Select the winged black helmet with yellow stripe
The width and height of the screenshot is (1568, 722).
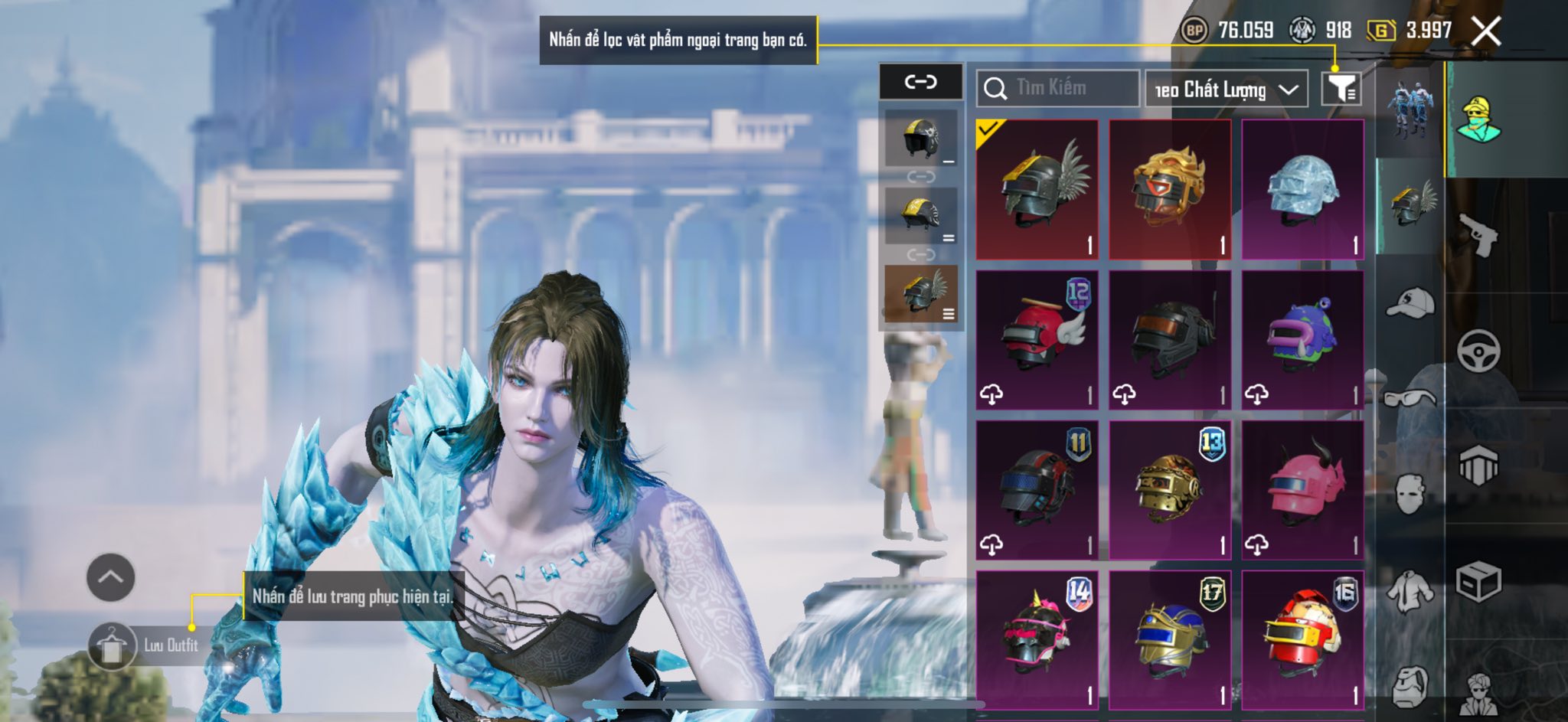pyautogui.click(x=1037, y=189)
